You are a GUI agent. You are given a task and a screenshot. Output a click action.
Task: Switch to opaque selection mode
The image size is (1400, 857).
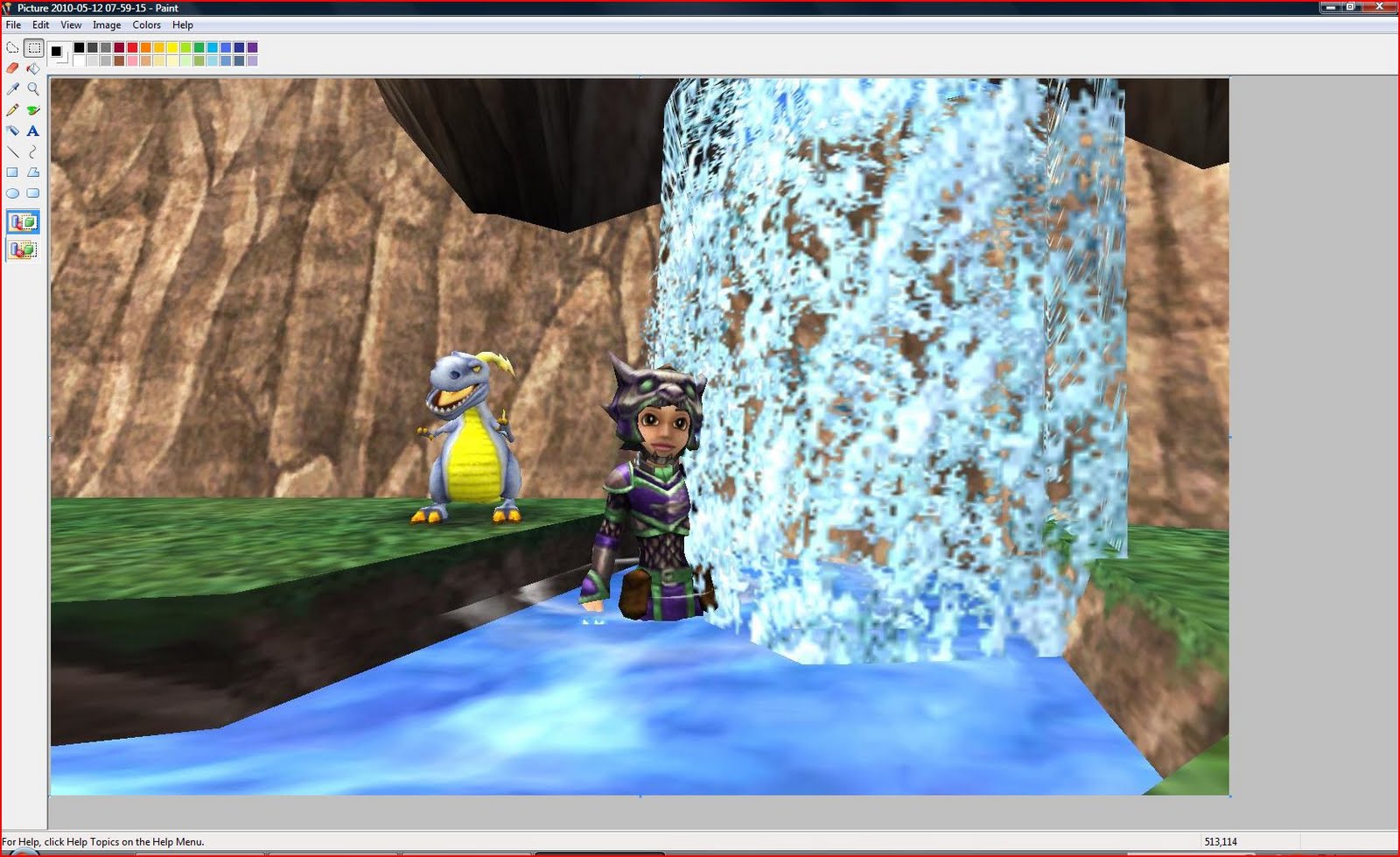[x=23, y=221]
